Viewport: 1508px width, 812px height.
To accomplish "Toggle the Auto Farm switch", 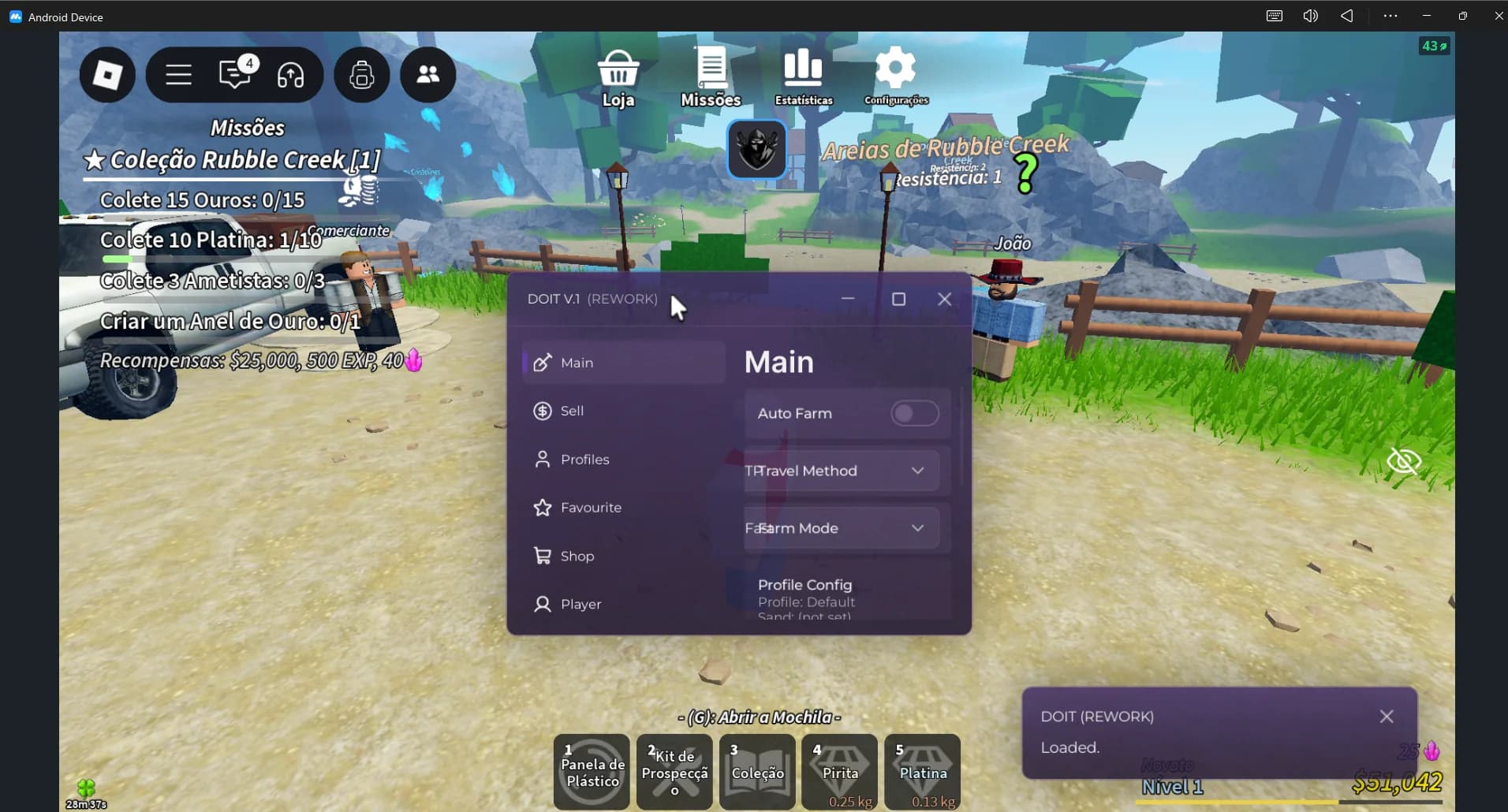I will (914, 413).
